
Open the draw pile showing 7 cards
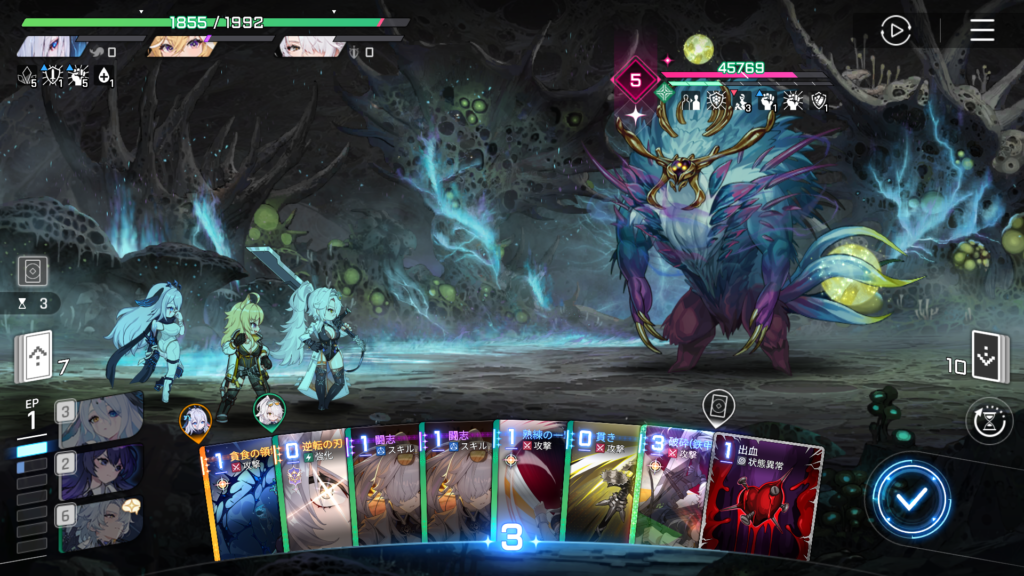(x=33, y=359)
